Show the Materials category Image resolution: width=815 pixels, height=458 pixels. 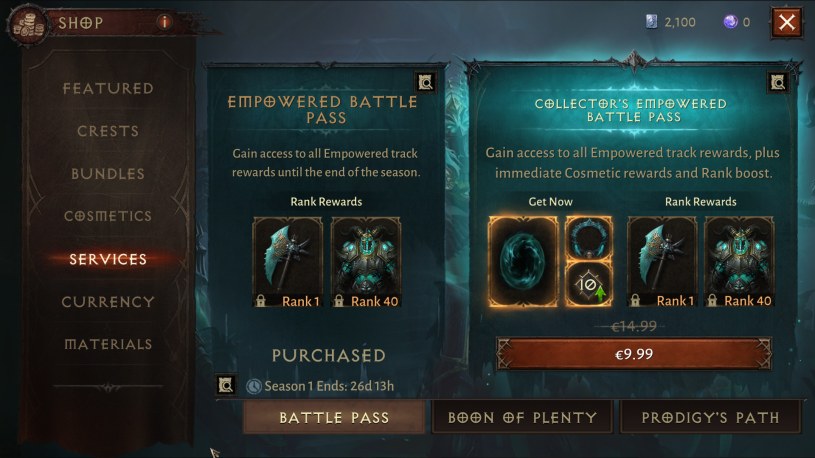[x=108, y=344]
